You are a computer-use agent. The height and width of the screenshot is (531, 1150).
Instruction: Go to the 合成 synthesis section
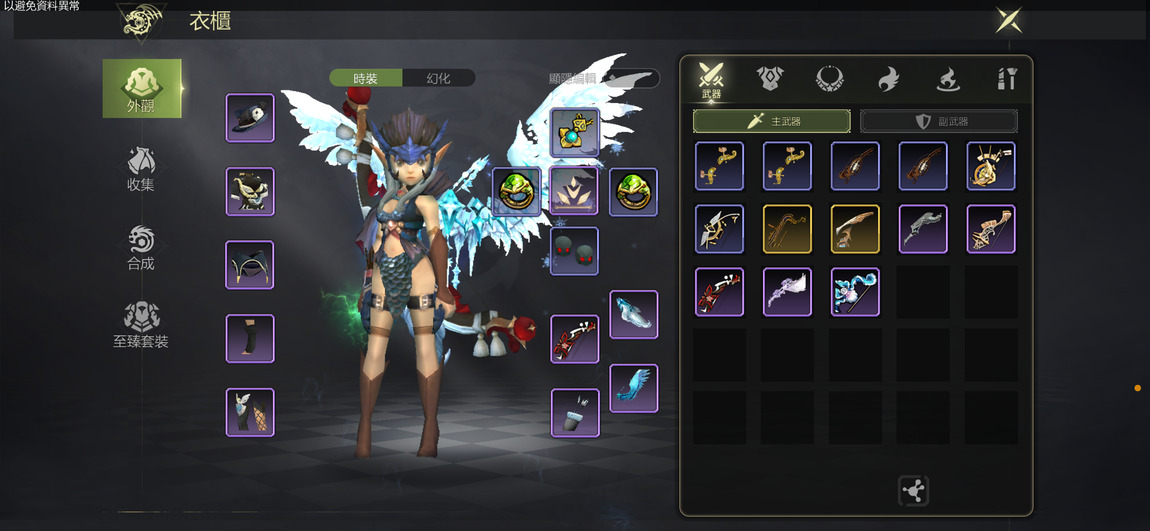click(141, 248)
